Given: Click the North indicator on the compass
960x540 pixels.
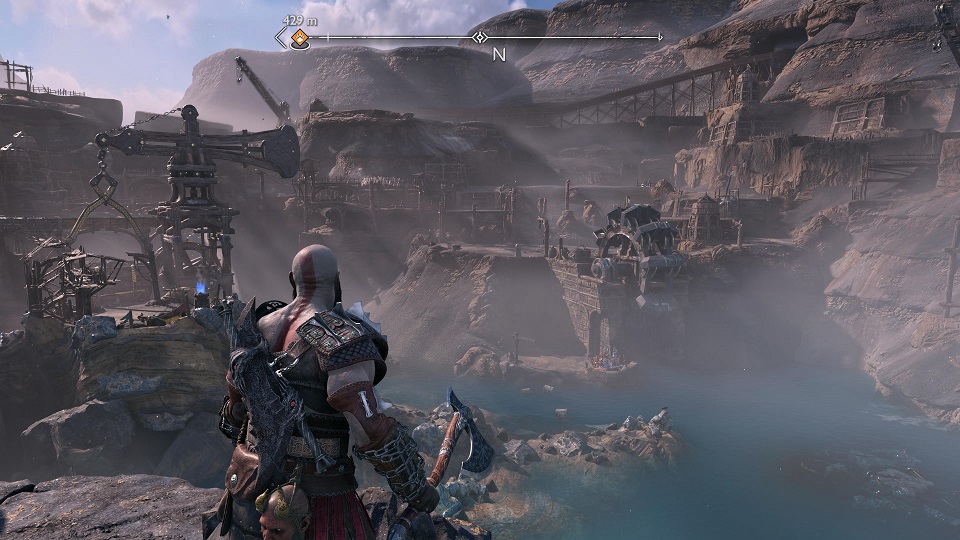Looking at the screenshot, I should point(499,54).
